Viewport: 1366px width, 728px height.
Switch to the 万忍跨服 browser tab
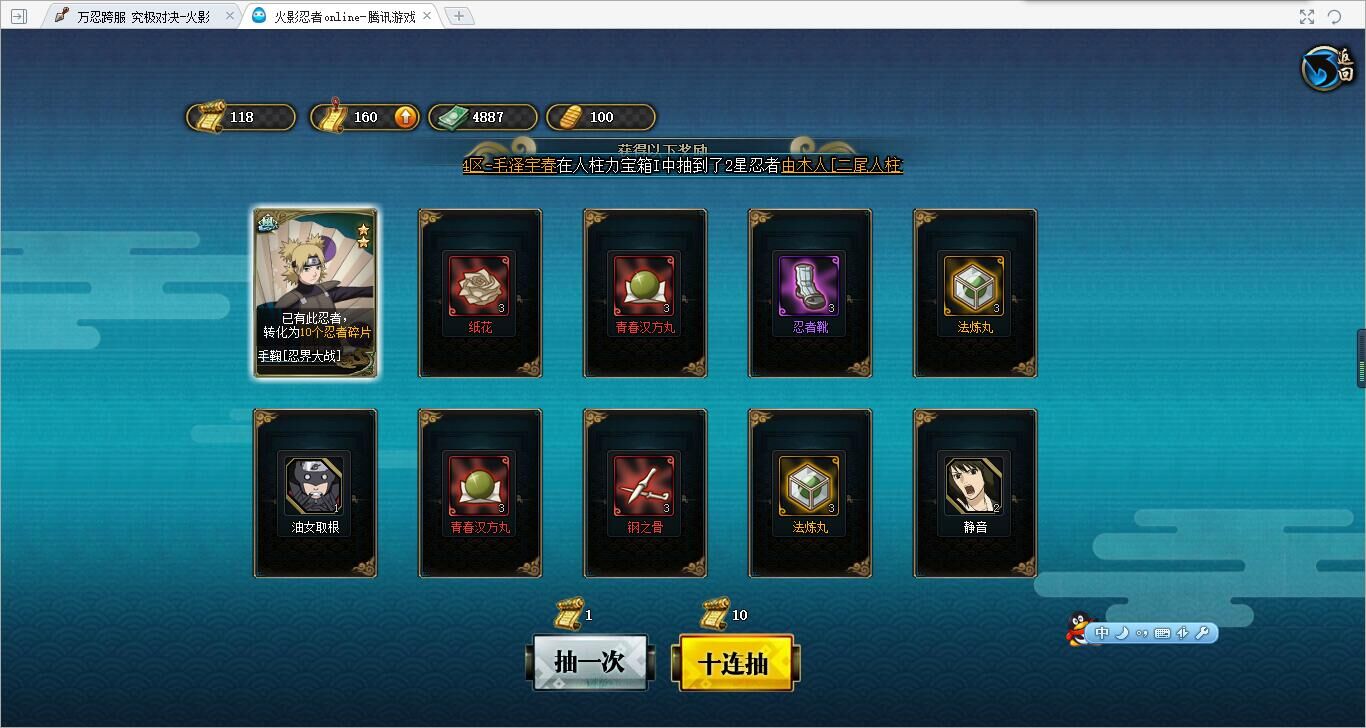point(142,16)
